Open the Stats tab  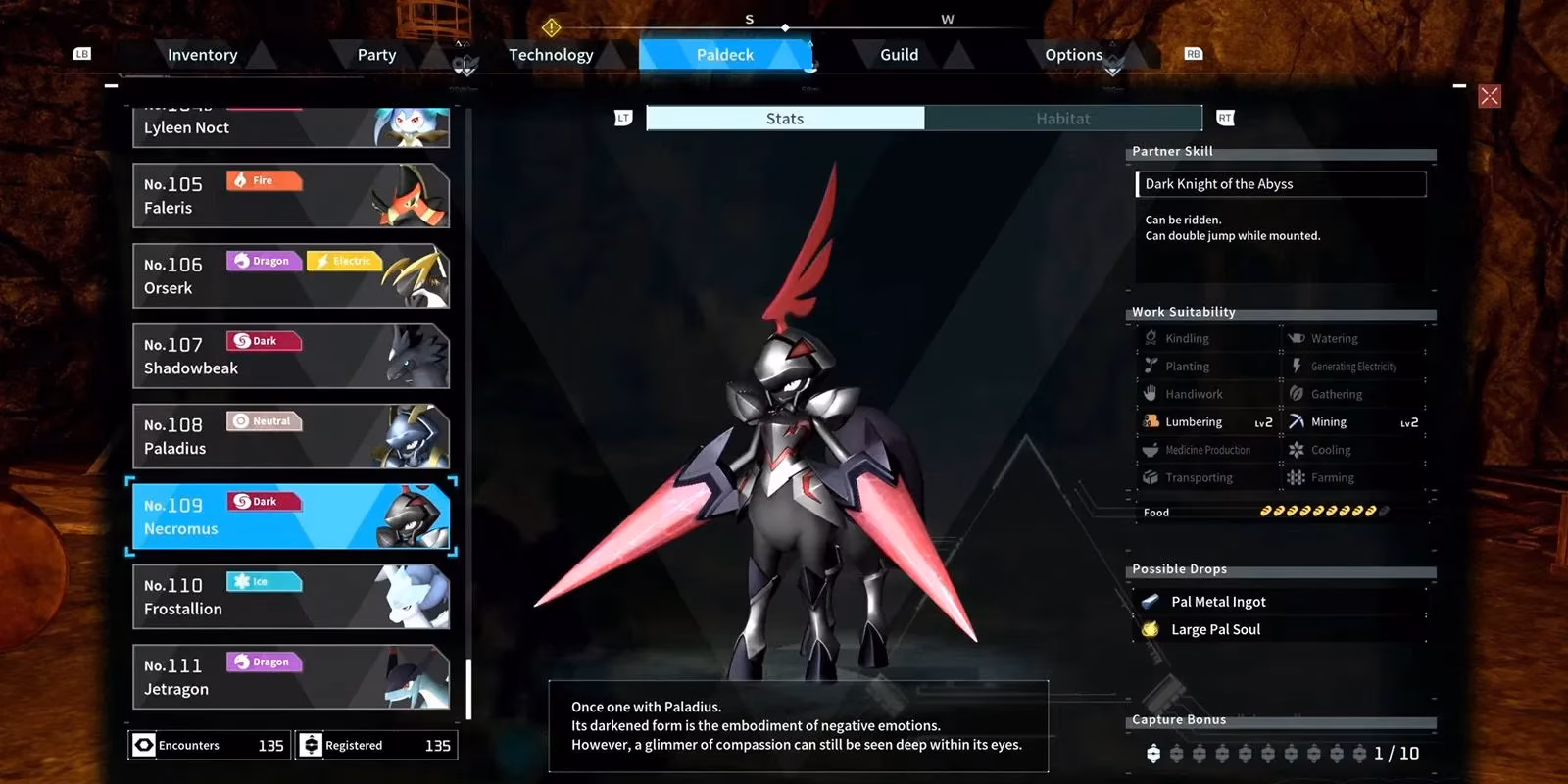[785, 118]
